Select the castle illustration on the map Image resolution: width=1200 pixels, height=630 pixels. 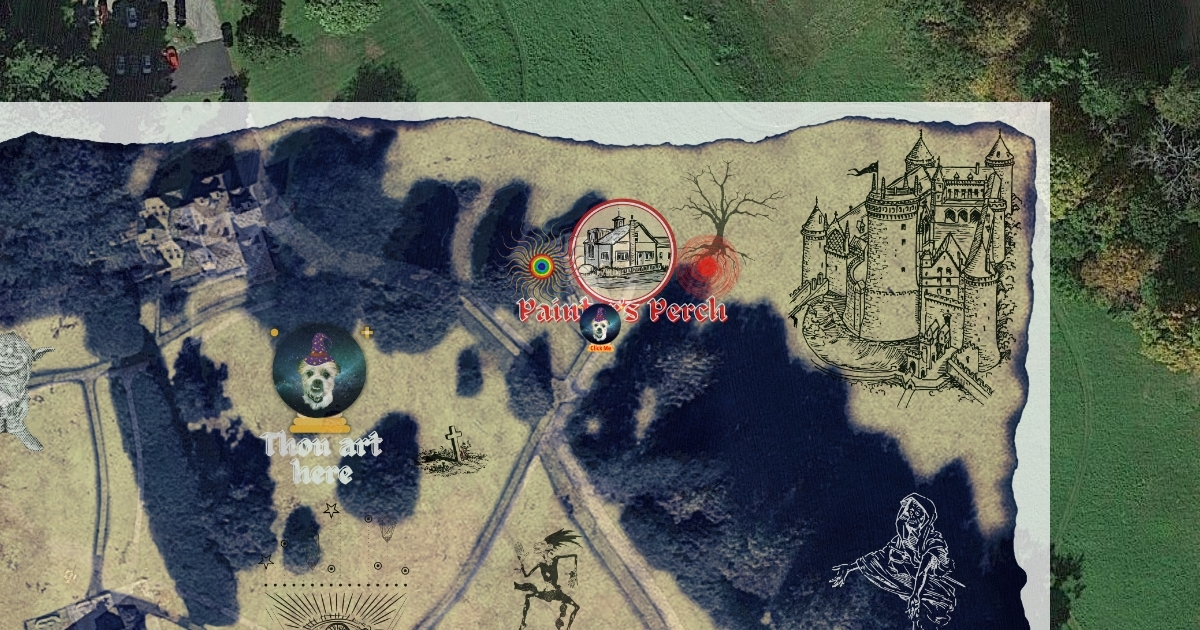pyautogui.click(x=912, y=265)
